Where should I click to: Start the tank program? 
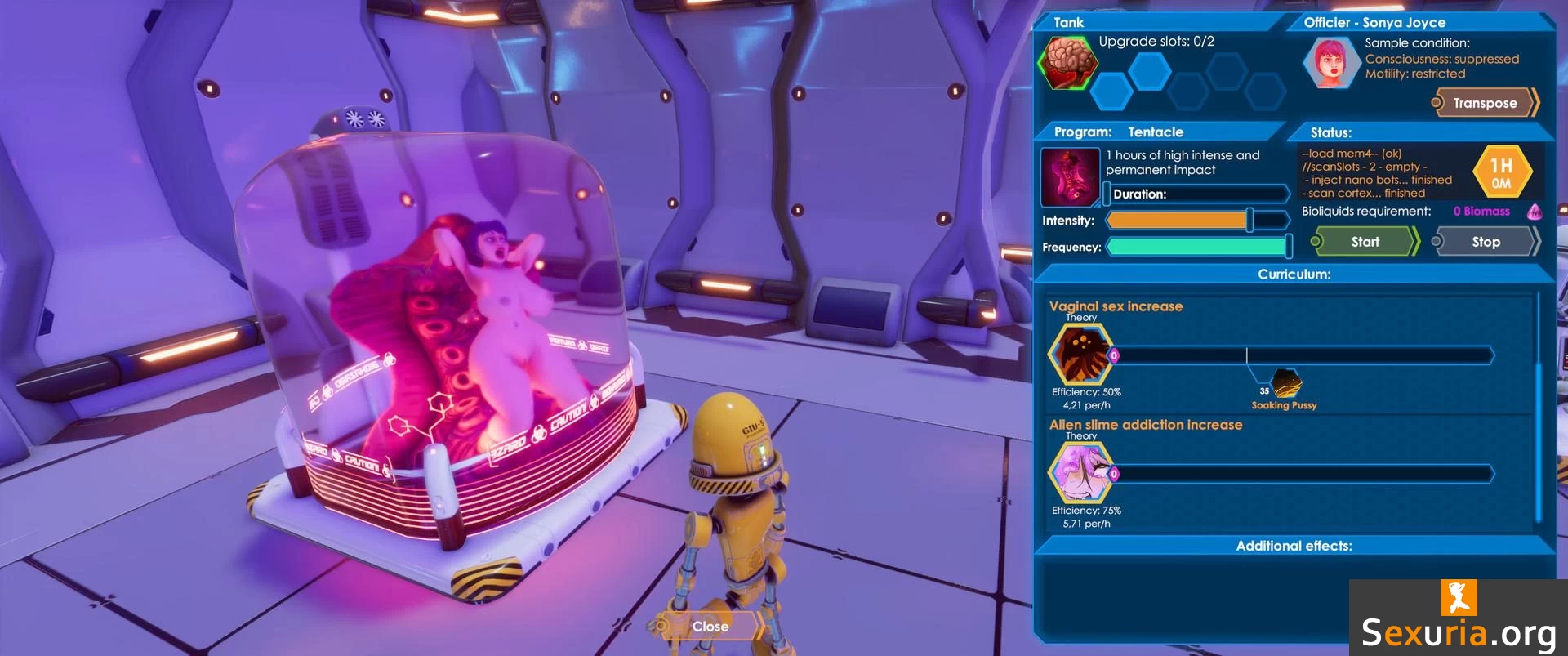pos(1365,242)
